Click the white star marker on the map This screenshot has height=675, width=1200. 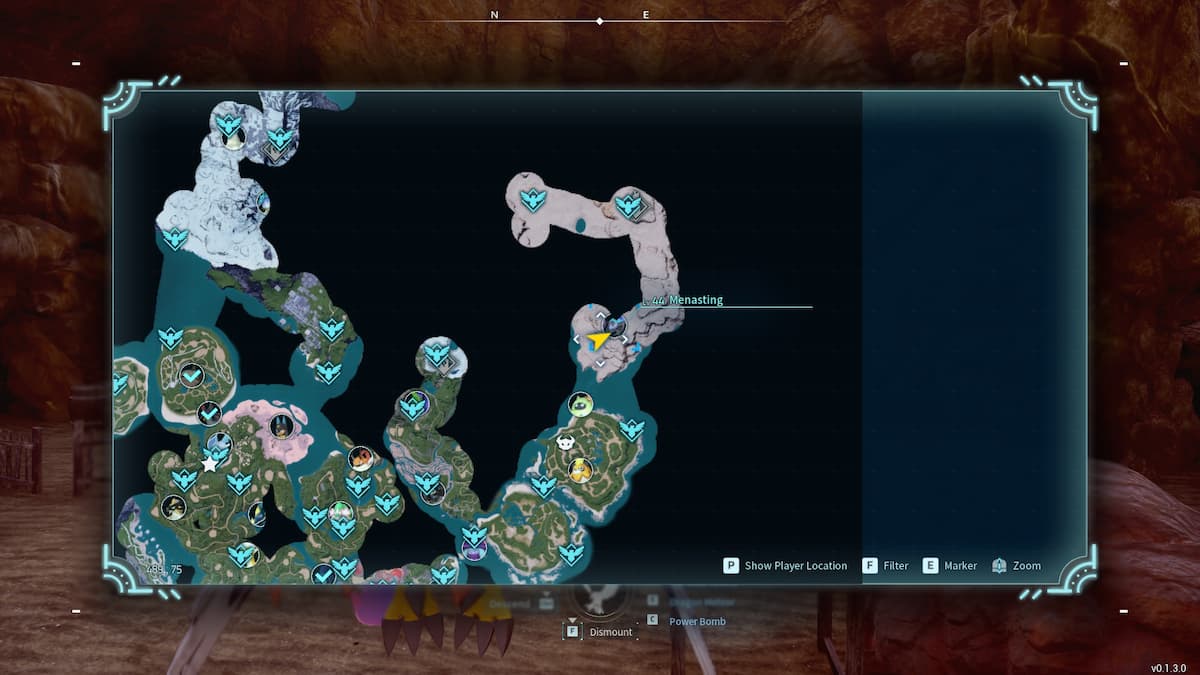click(210, 464)
